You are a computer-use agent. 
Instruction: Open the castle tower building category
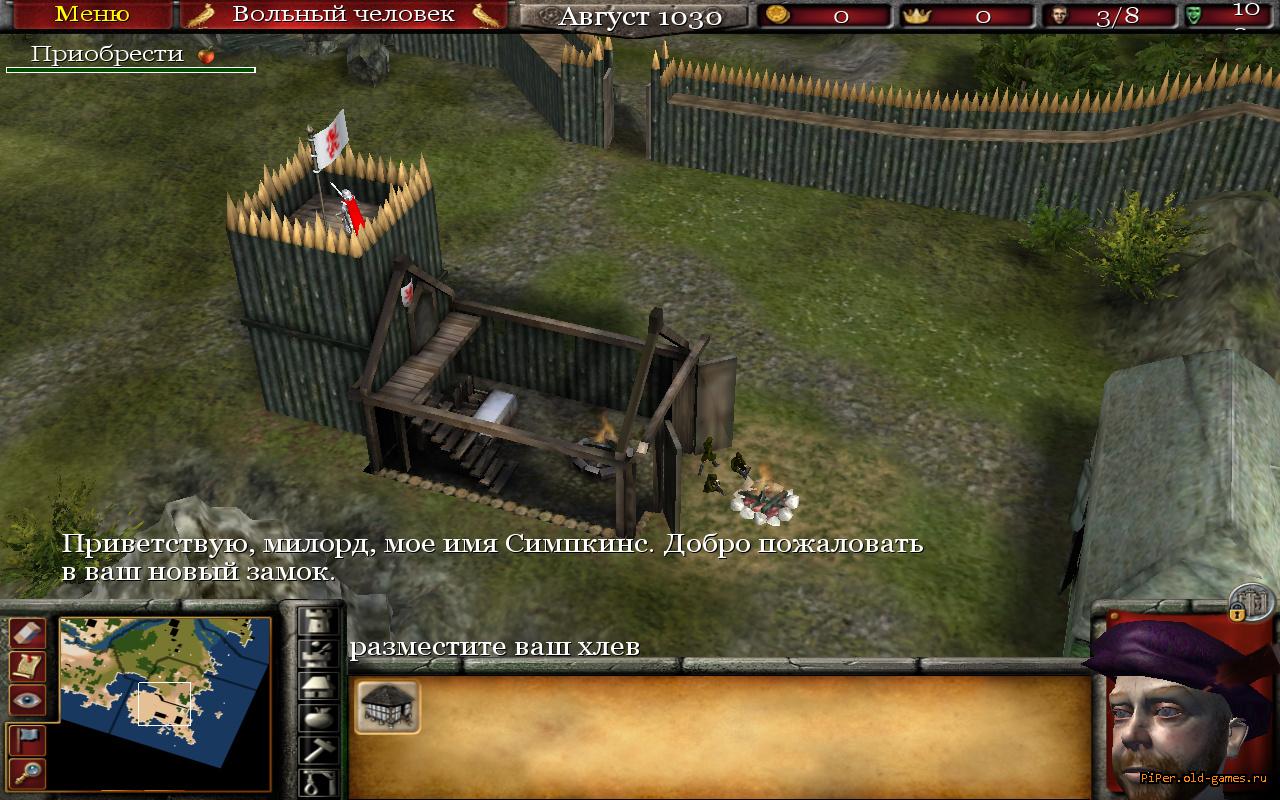click(x=318, y=621)
